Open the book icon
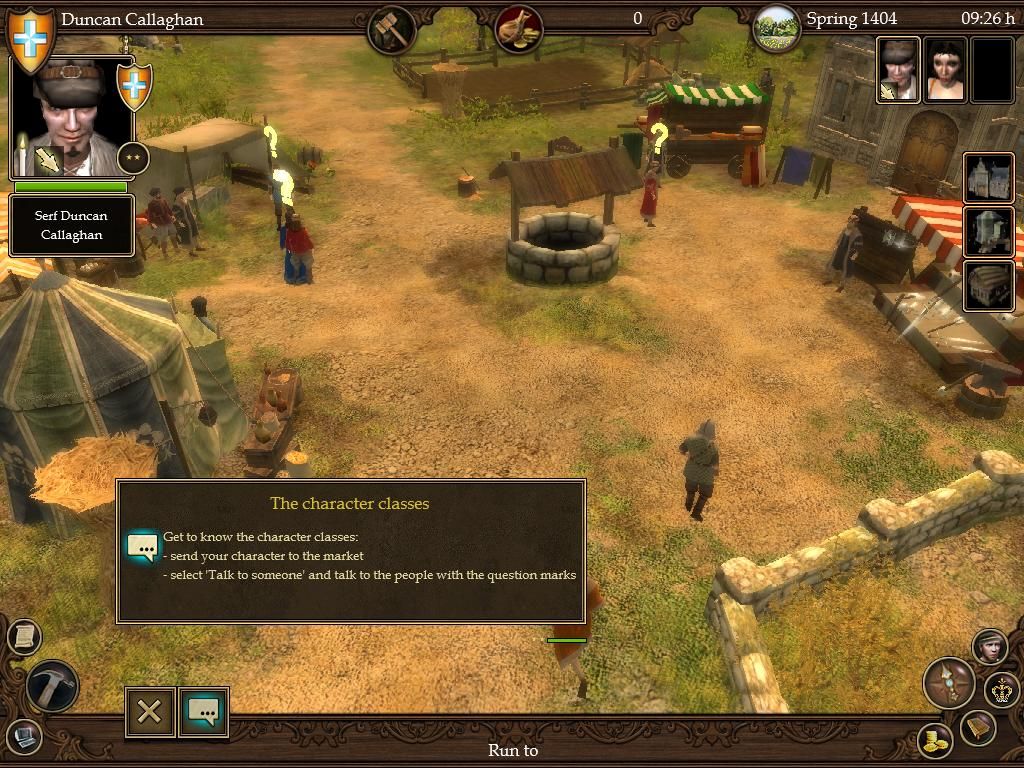The image size is (1024, 768). coord(977,727)
